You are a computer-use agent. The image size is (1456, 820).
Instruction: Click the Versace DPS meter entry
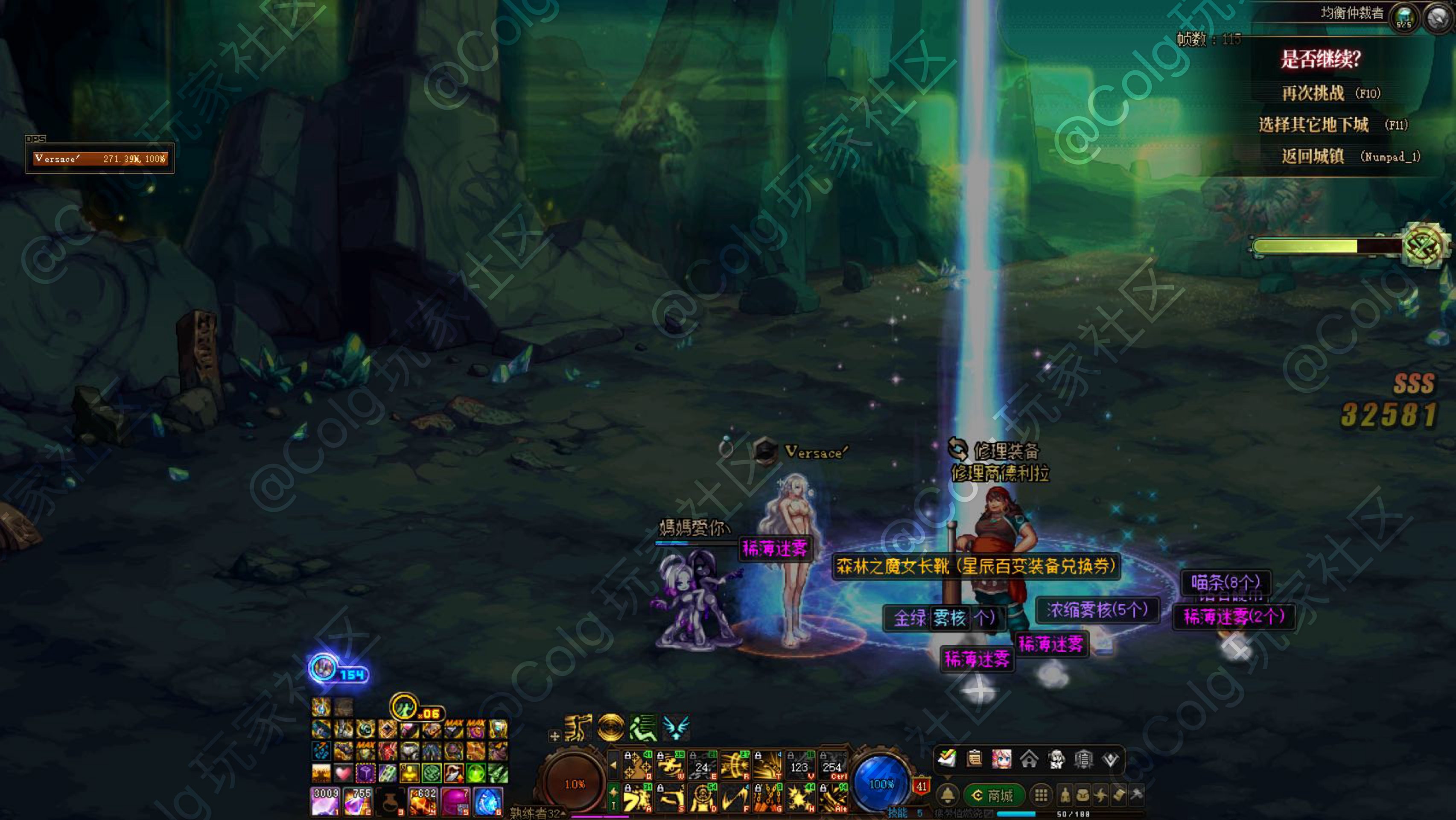tap(100, 159)
